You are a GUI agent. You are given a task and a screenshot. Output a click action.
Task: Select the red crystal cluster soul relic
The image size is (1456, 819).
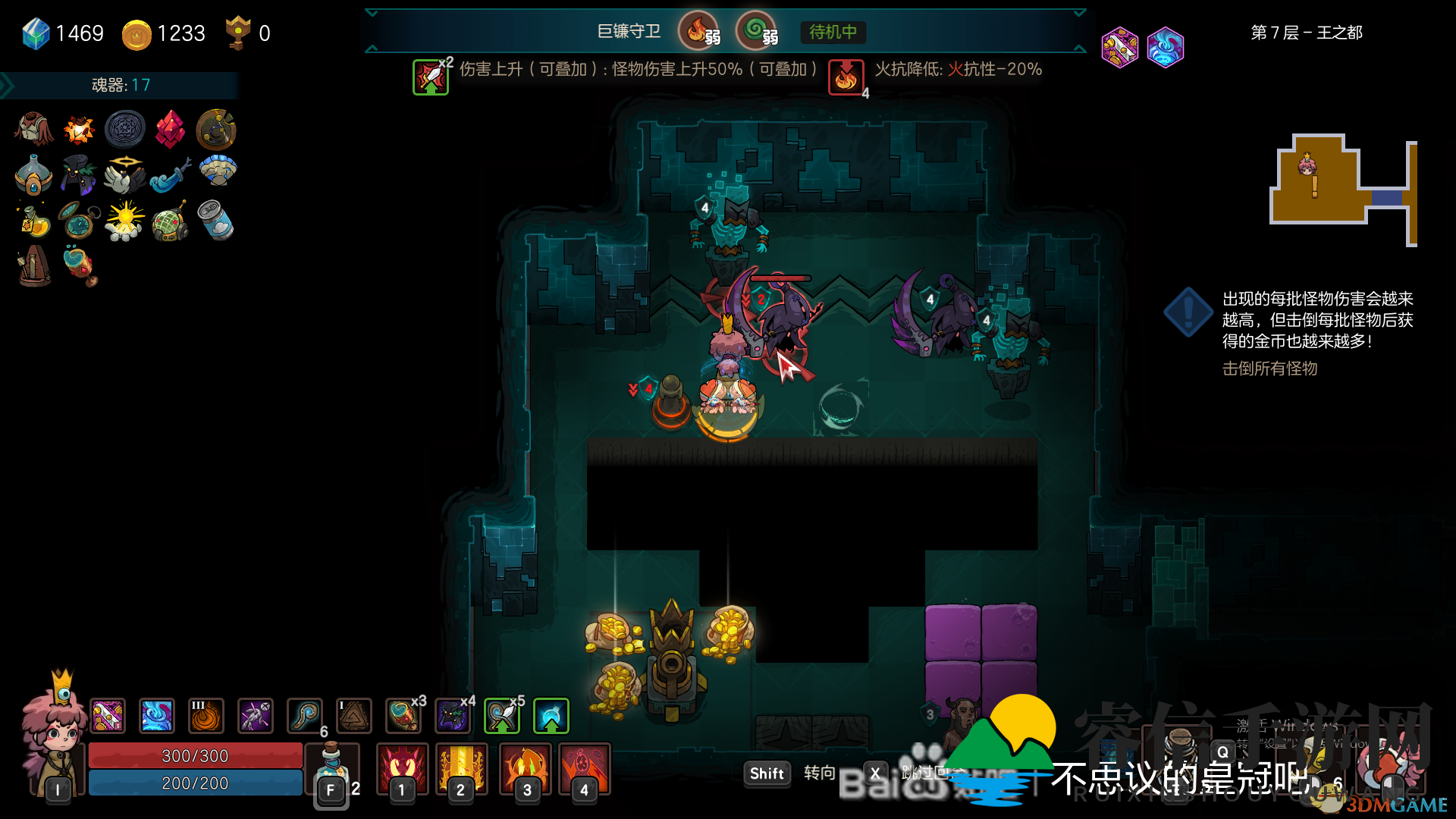(x=170, y=130)
